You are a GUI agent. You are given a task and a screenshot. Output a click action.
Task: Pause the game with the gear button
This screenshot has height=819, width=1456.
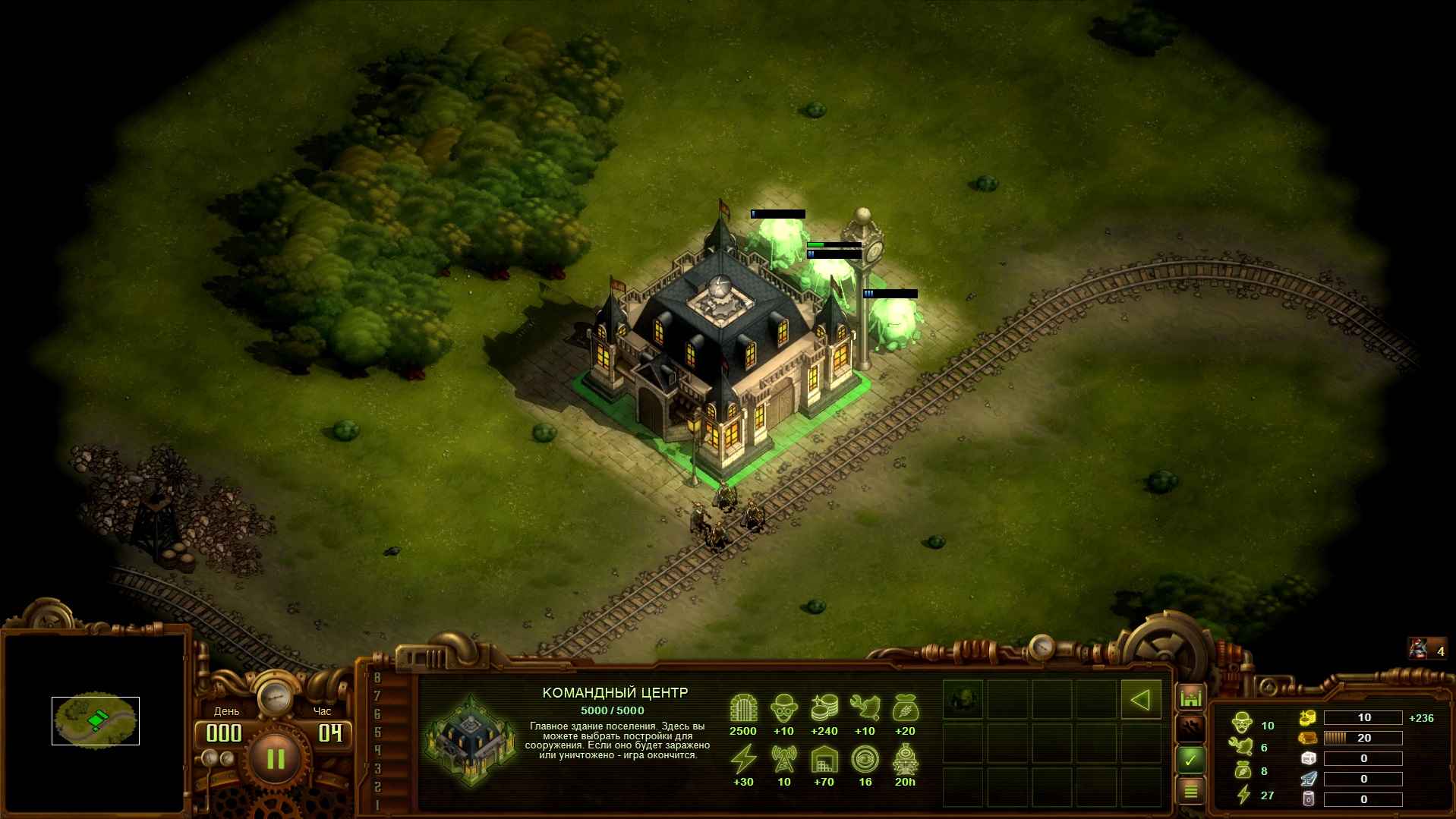(275, 758)
